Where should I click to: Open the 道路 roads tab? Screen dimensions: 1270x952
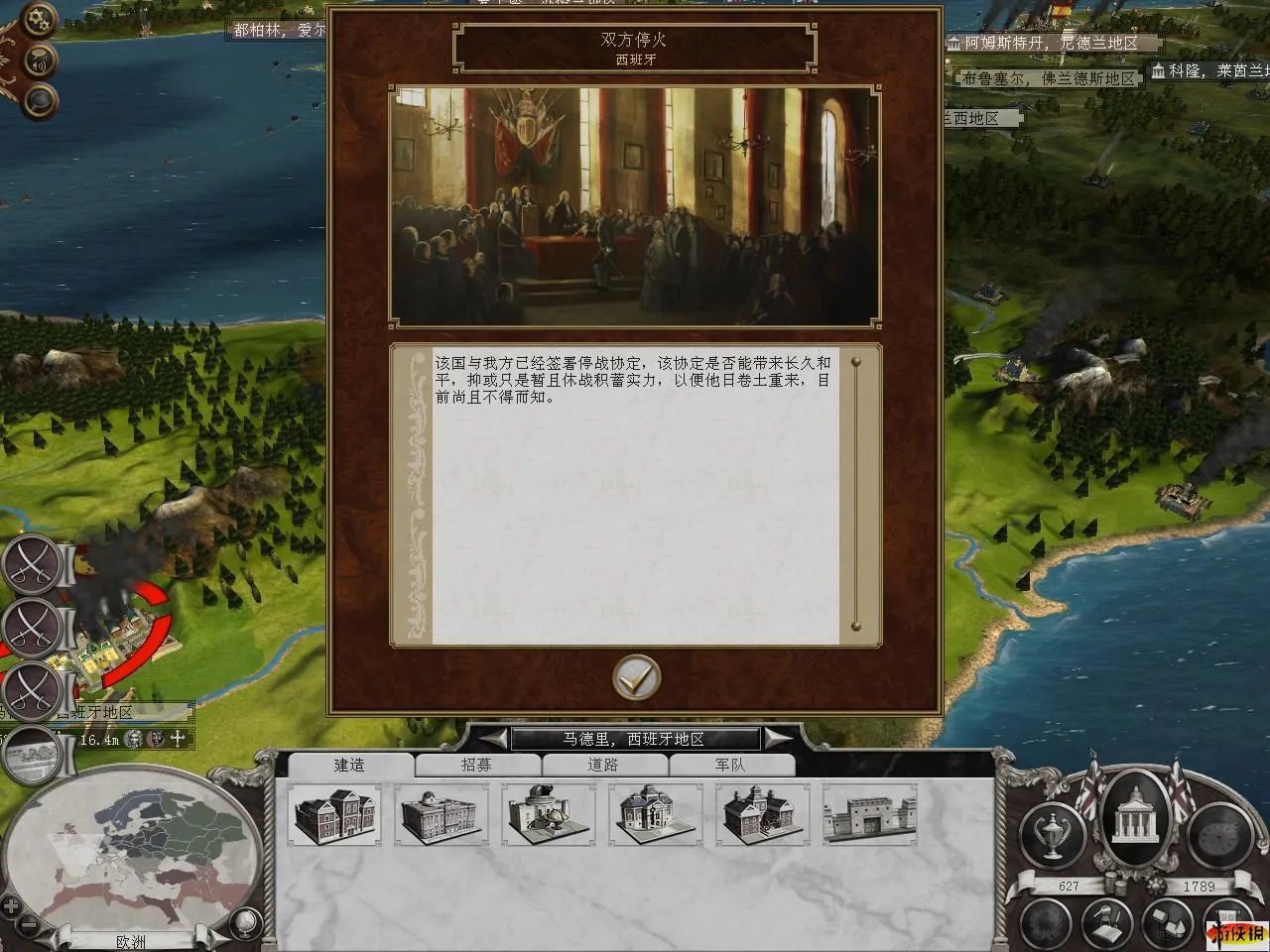coord(603,766)
